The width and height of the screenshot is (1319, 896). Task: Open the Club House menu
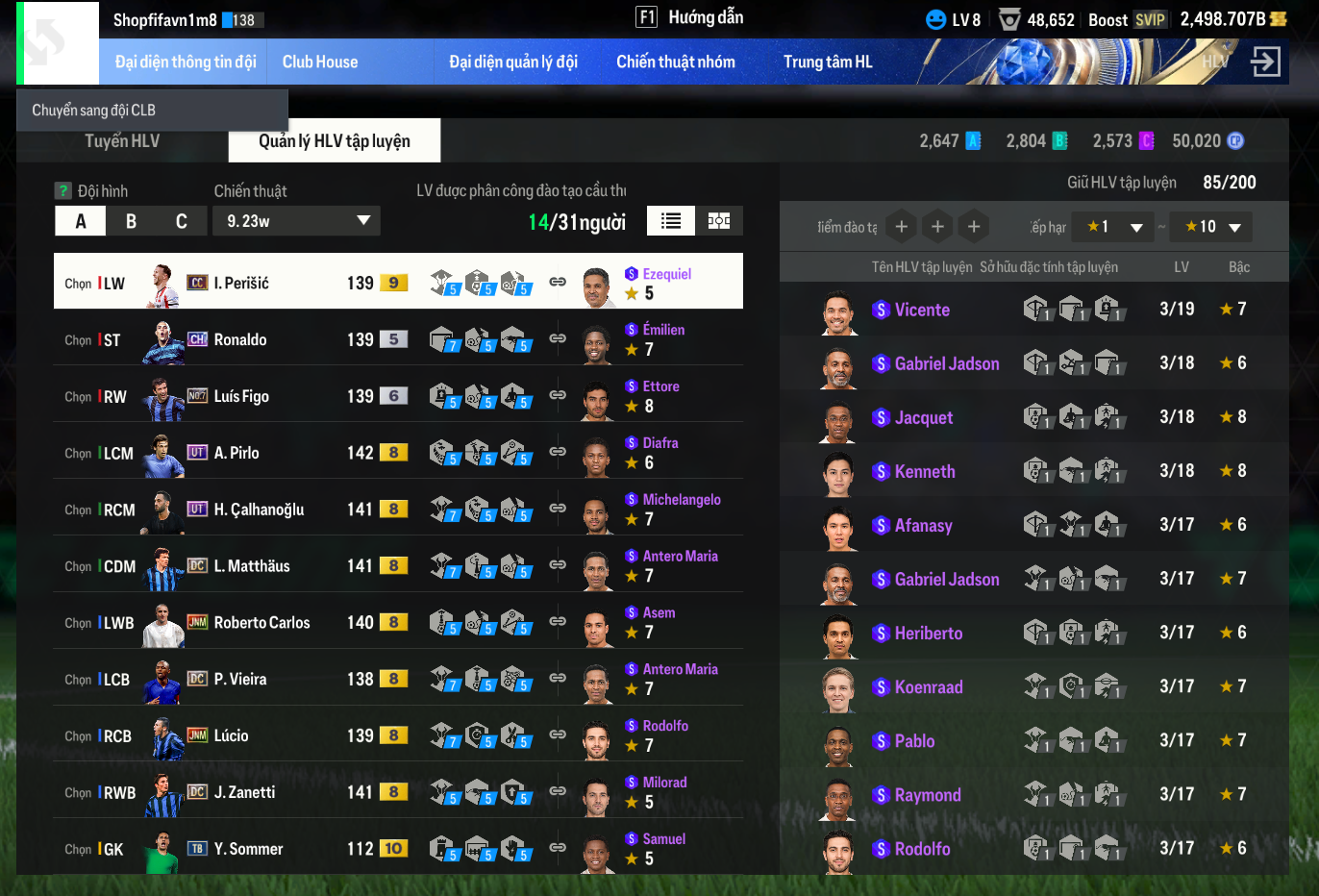pyautogui.click(x=319, y=62)
